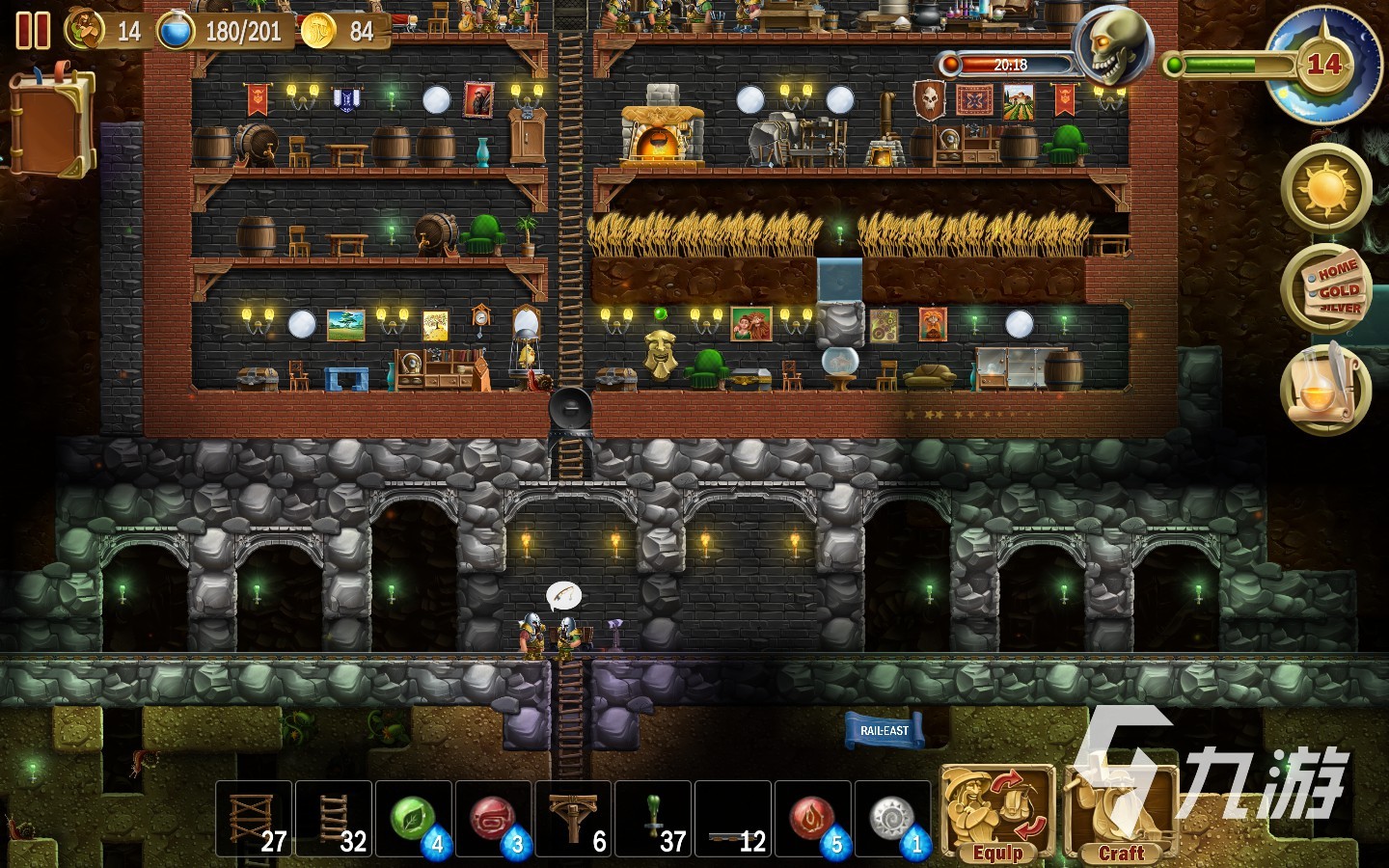Click the skull monster wave icon
Viewport: 1389px width, 868px height.
pos(1116,46)
